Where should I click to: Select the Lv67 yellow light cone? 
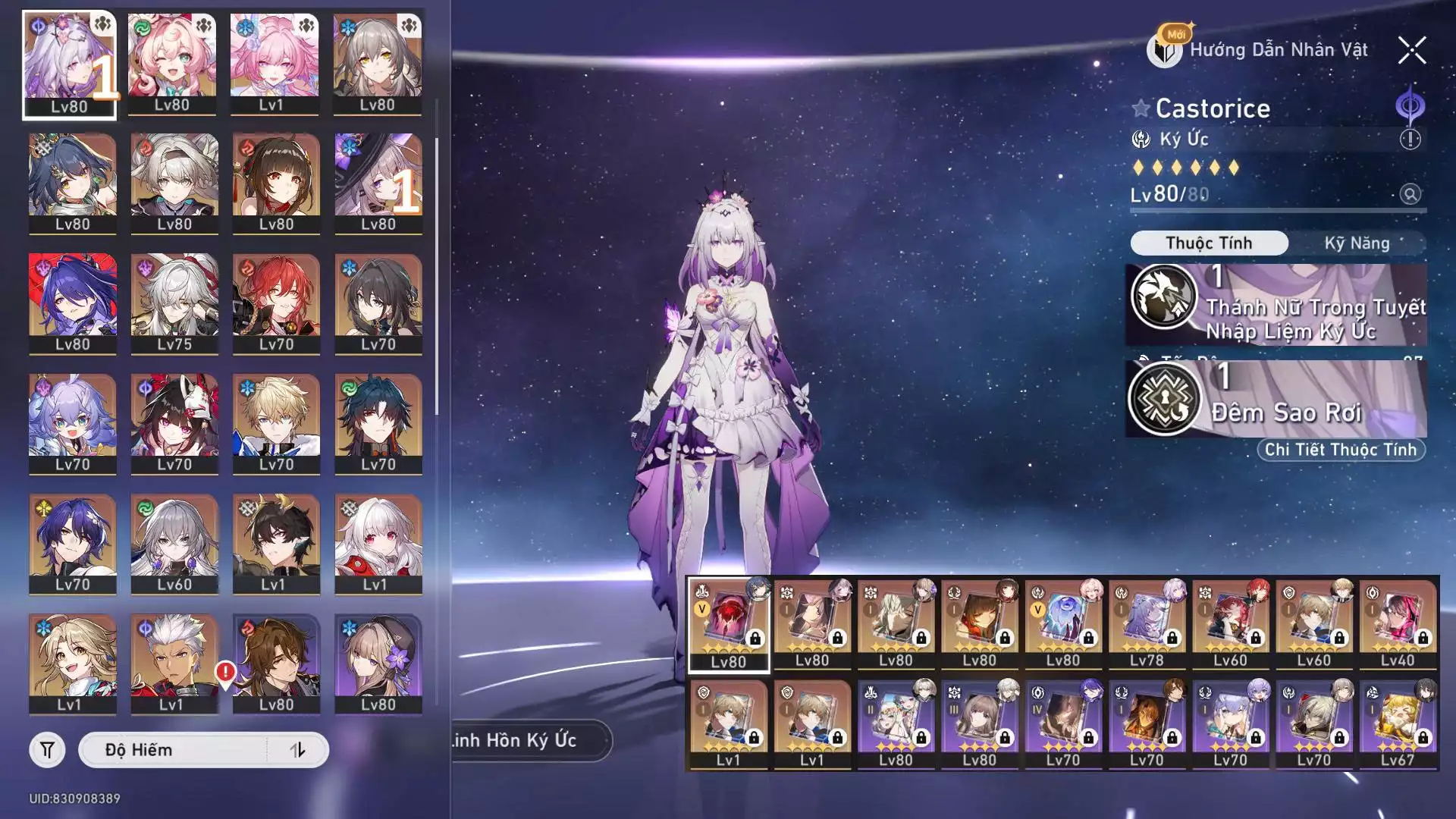point(1397,724)
